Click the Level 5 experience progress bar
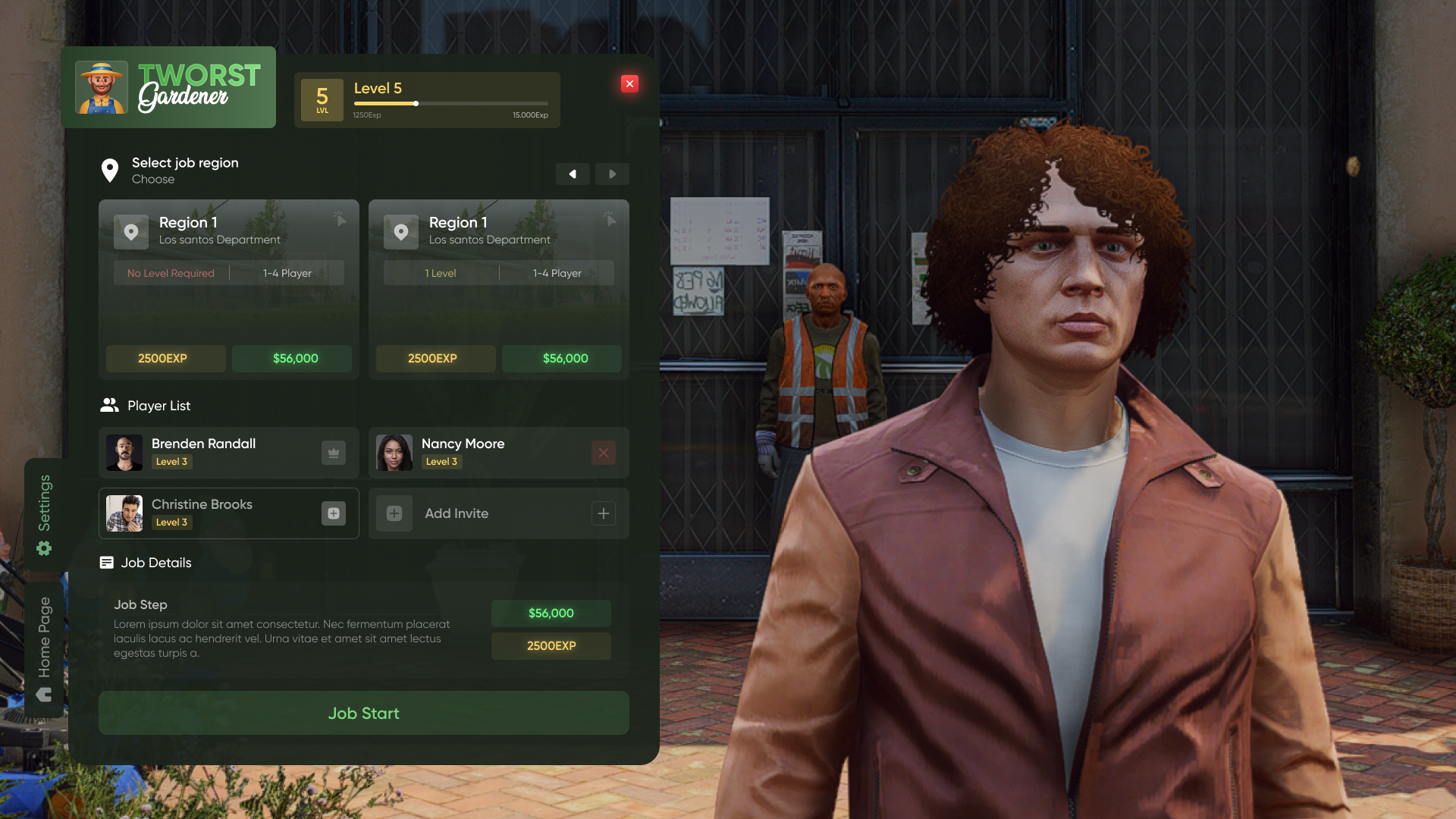The width and height of the screenshot is (1456, 819). coord(450,103)
